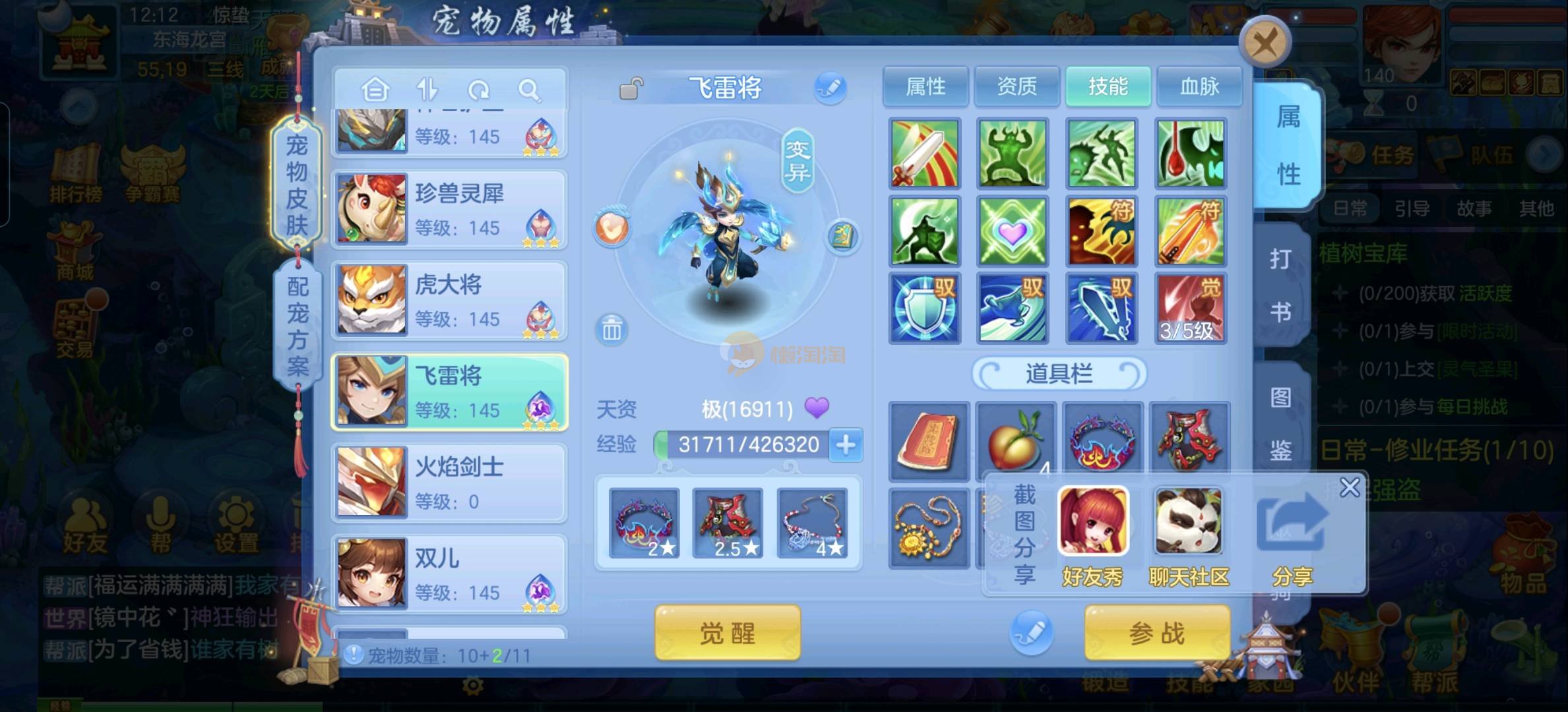Select the 火焰剑士 pet row
Image resolution: width=1568 pixels, height=712 pixels.
(449, 483)
